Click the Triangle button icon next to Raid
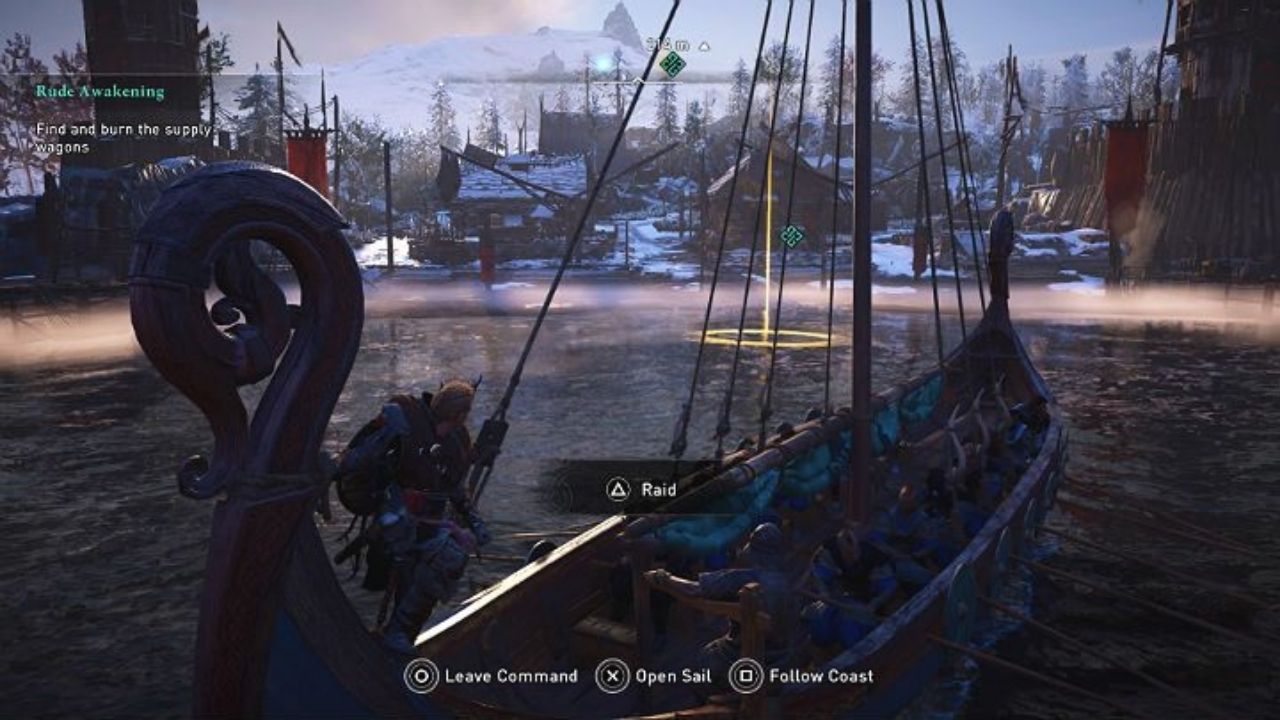The width and height of the screenshot is (1280, 720). click(618, 490)
